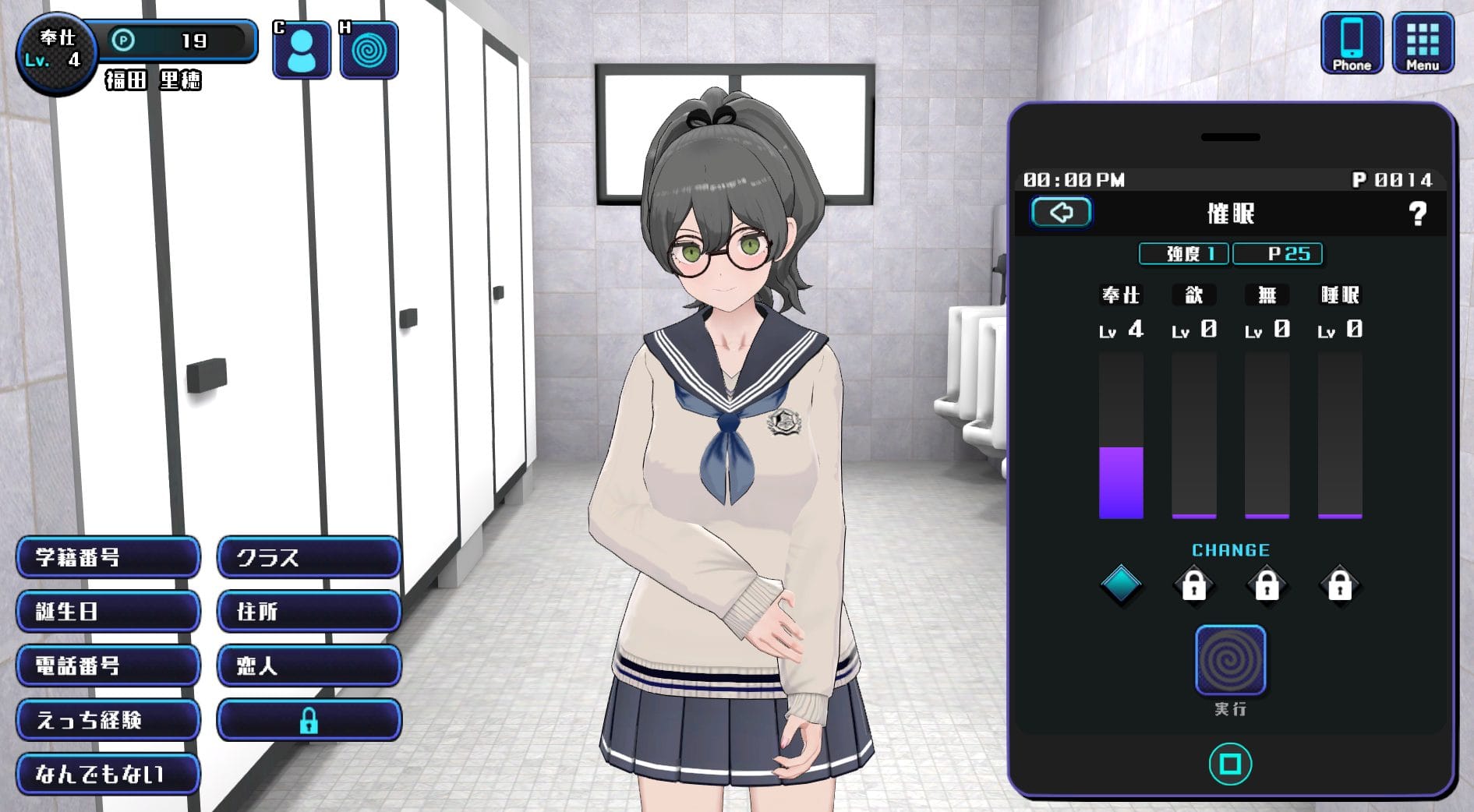Select the 強度 1 strength option

(x=1183, y=254)
